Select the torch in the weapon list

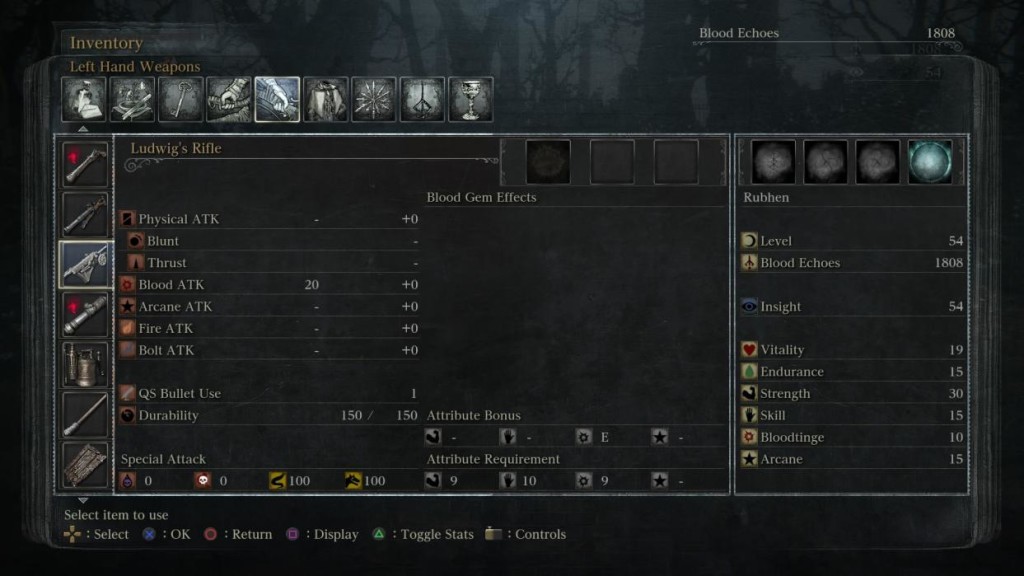85,414
